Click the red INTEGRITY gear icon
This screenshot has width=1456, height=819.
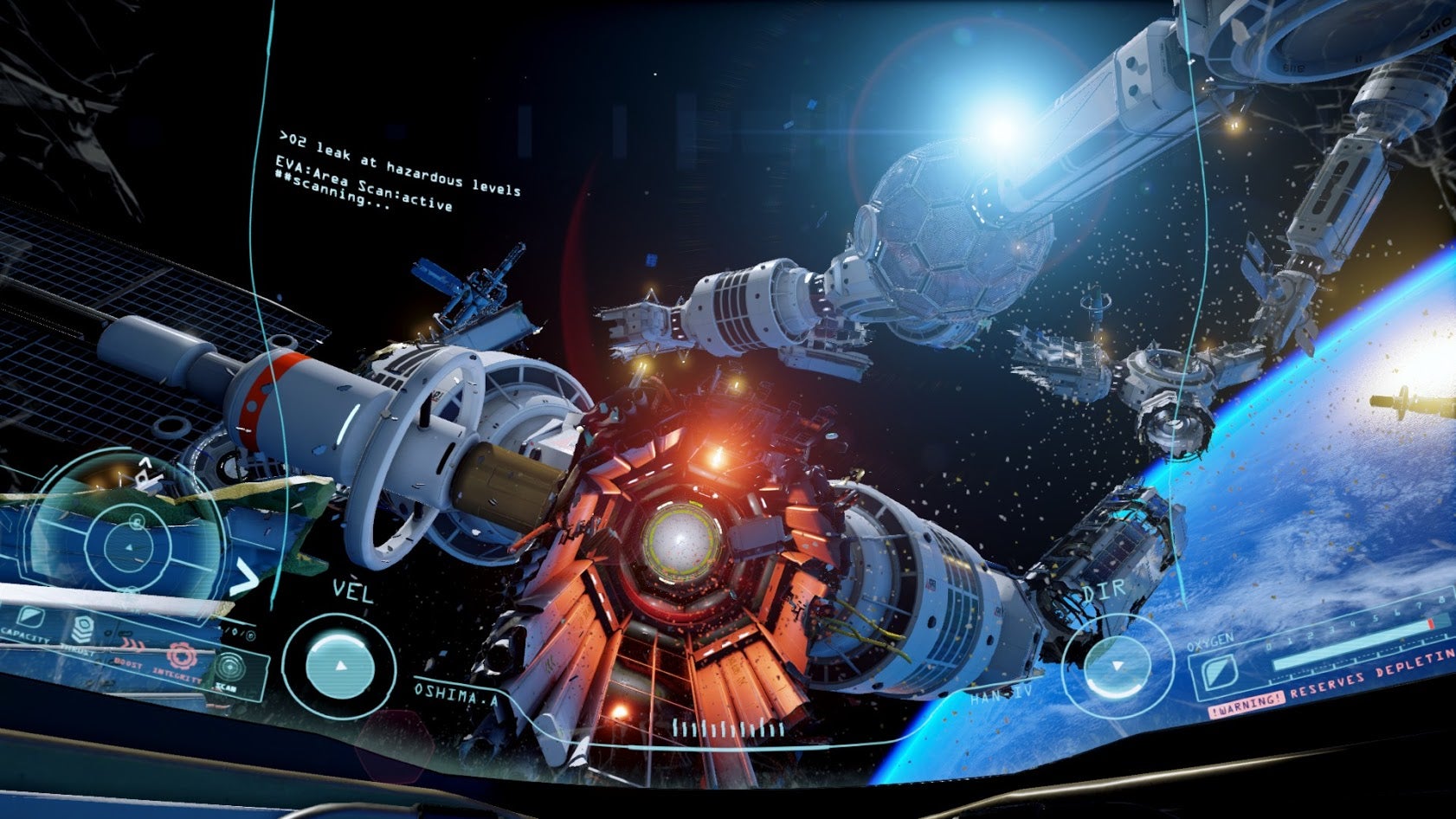click(x=183, y=657)
